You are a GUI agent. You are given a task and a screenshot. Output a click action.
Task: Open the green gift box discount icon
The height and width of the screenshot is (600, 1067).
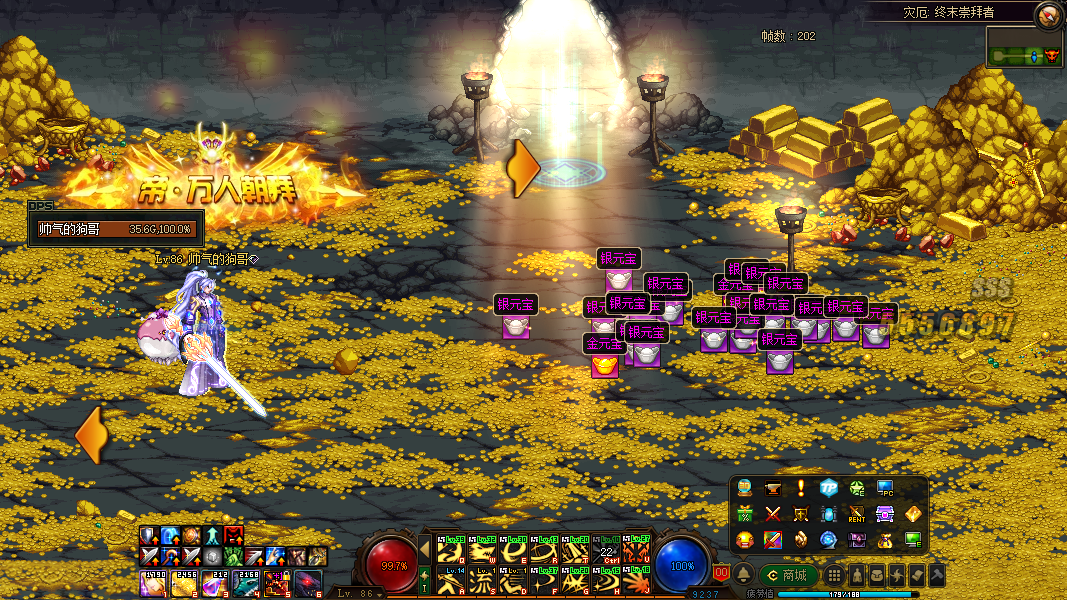tap(745, 514)
